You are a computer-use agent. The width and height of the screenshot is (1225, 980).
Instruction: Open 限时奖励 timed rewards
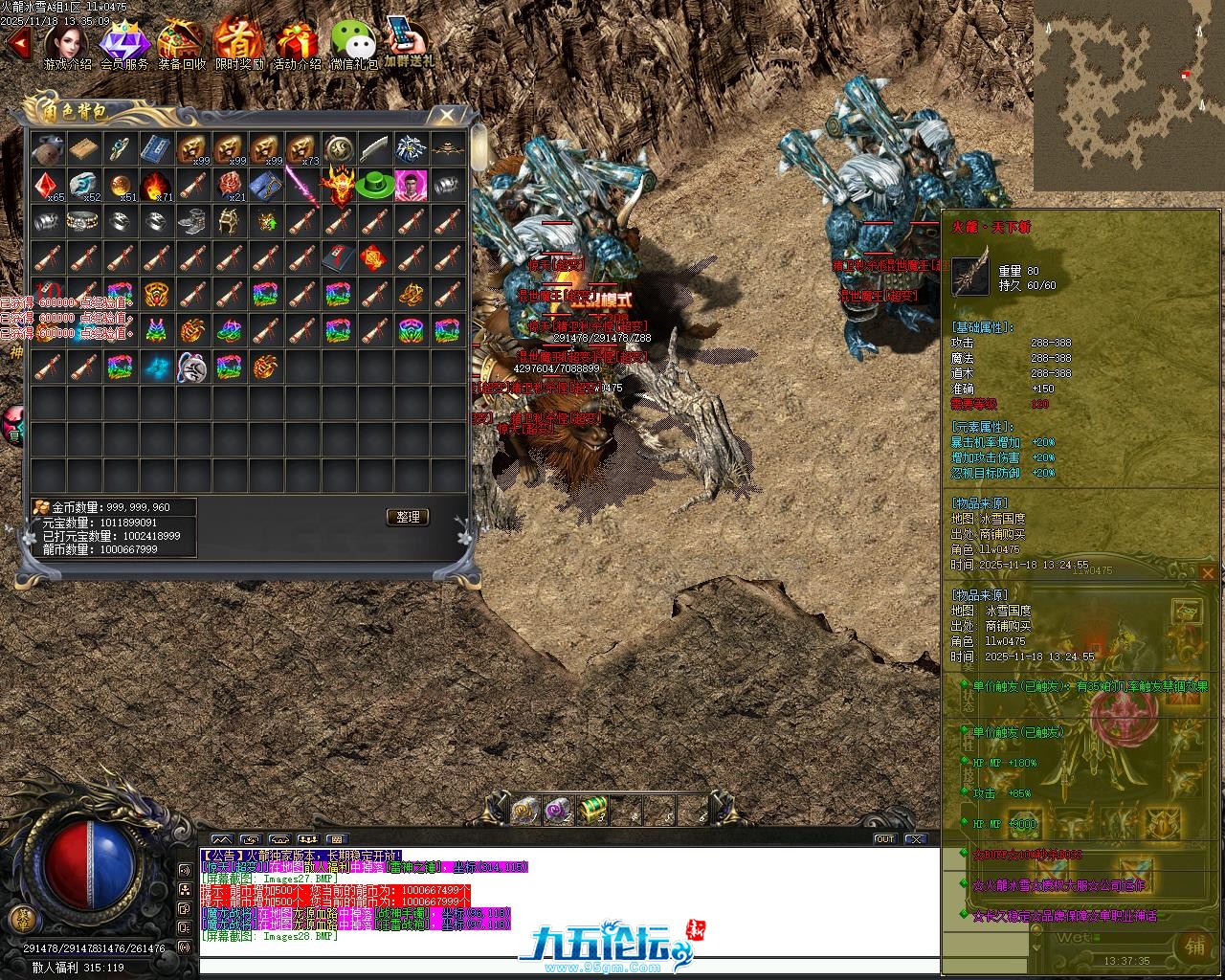(x=238, y=43)
